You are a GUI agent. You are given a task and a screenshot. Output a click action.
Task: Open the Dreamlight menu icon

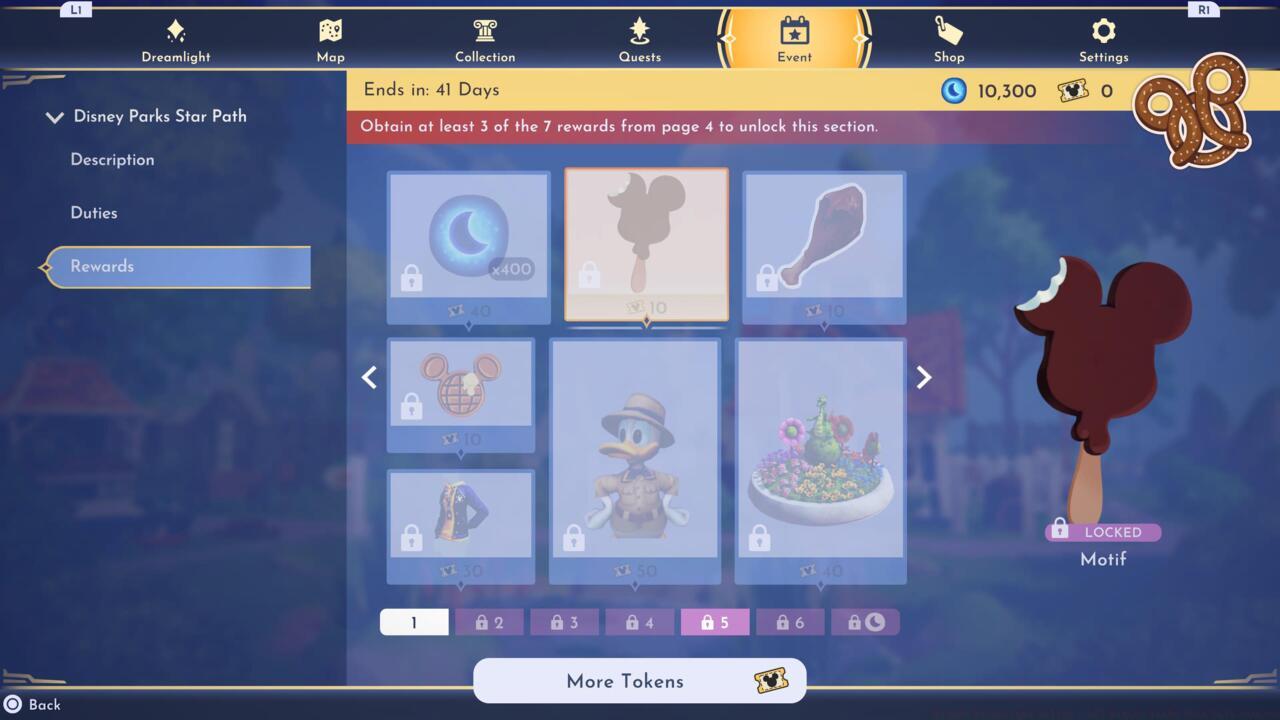176,32
